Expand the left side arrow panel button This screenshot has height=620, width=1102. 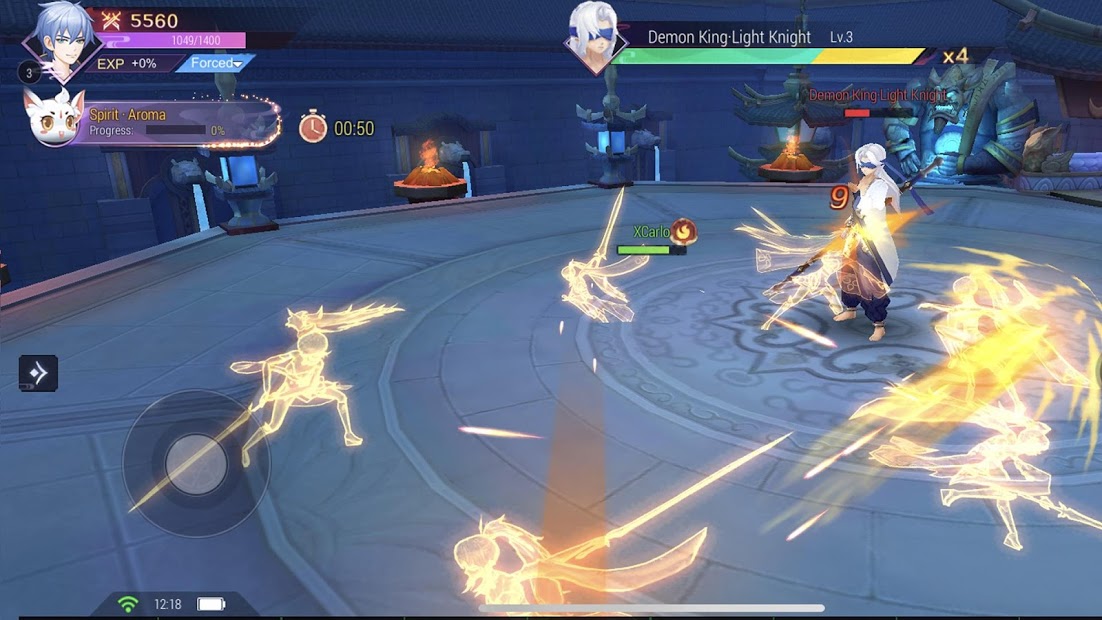(38, 373)
